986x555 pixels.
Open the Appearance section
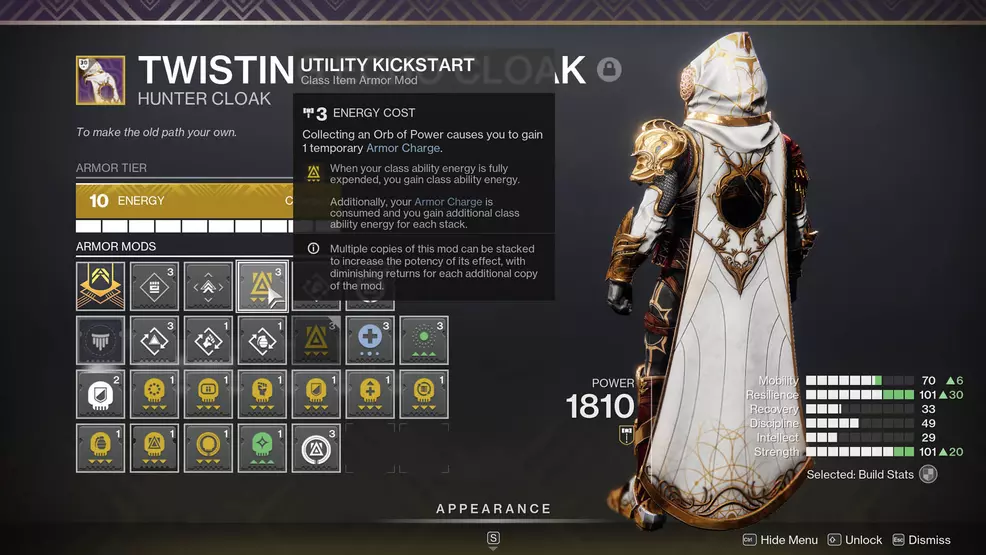[x=493, y=509]
